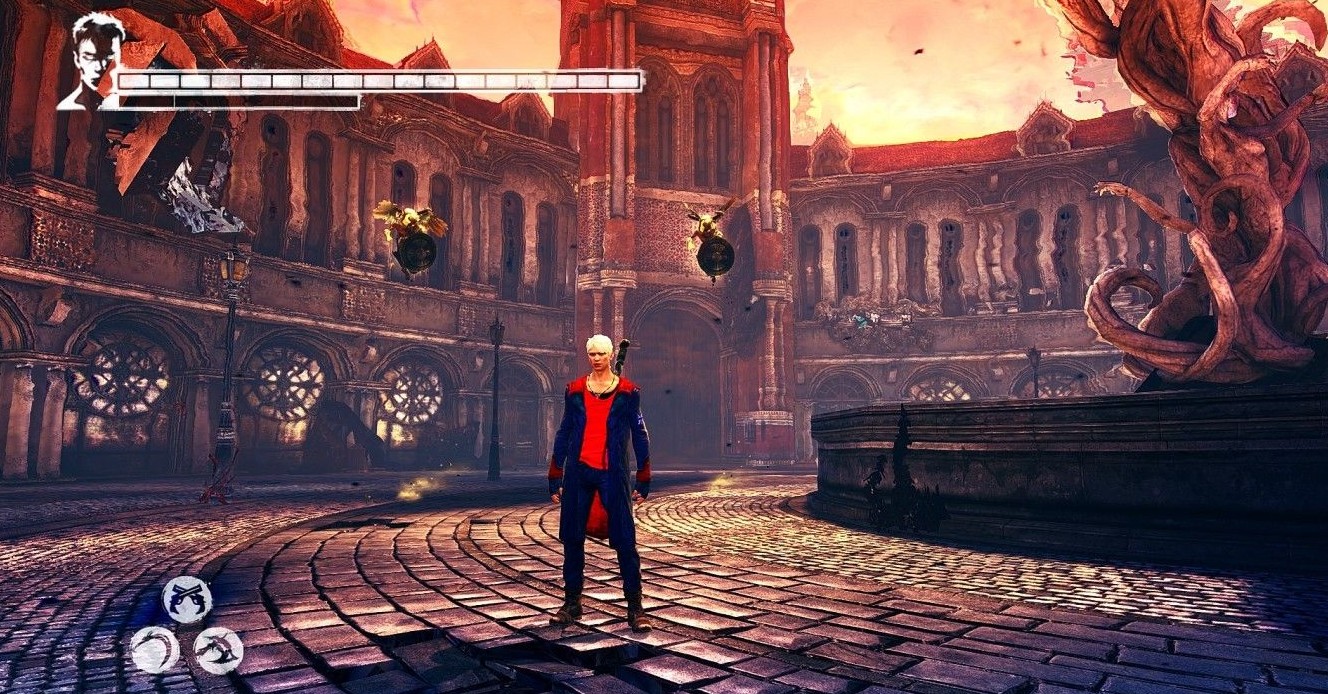The image size is (1328, 694).
Task: Choose the curved scythe blade weapon icon
Action: 155,650
